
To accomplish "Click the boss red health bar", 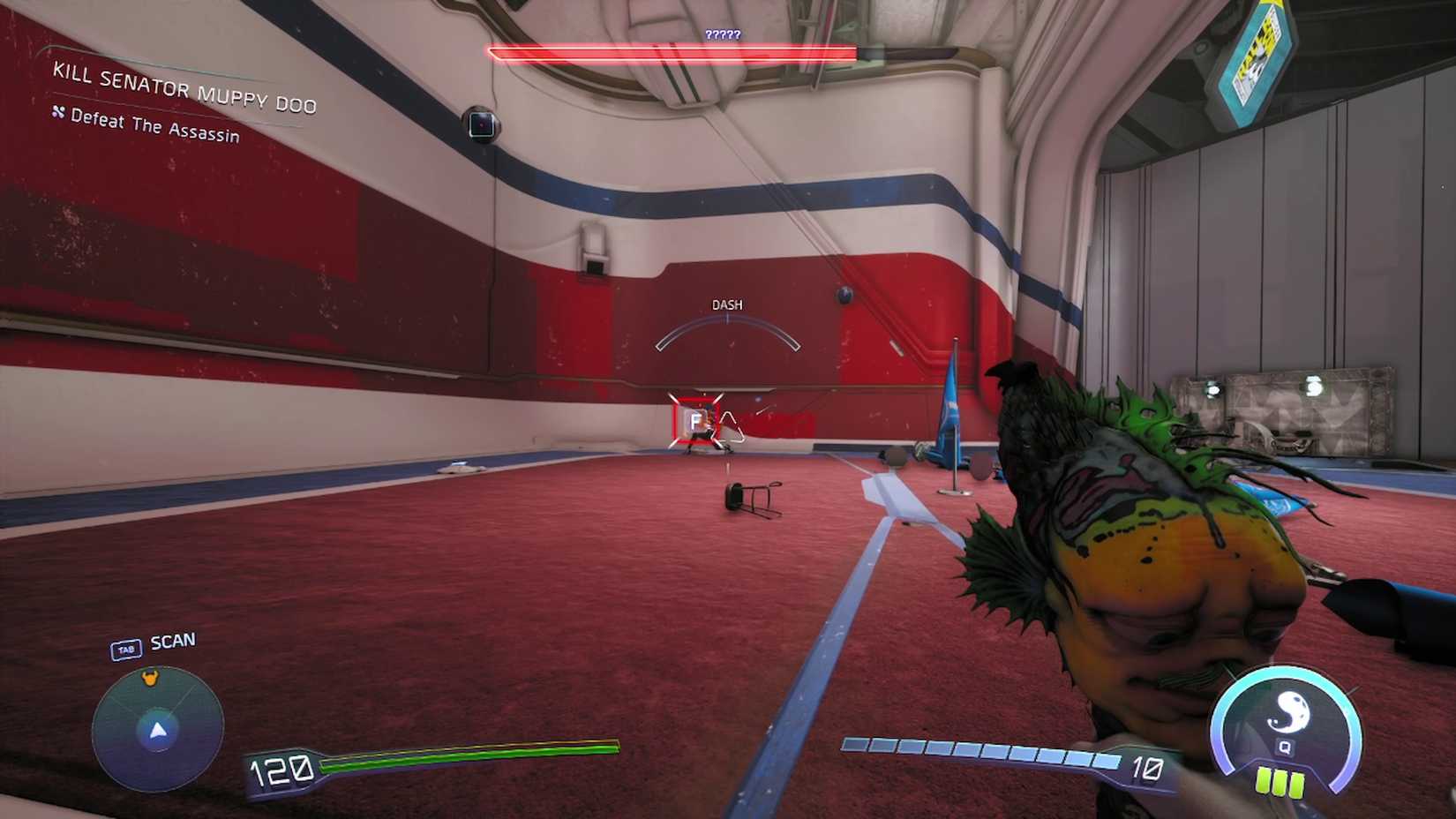I will point(672,53).
